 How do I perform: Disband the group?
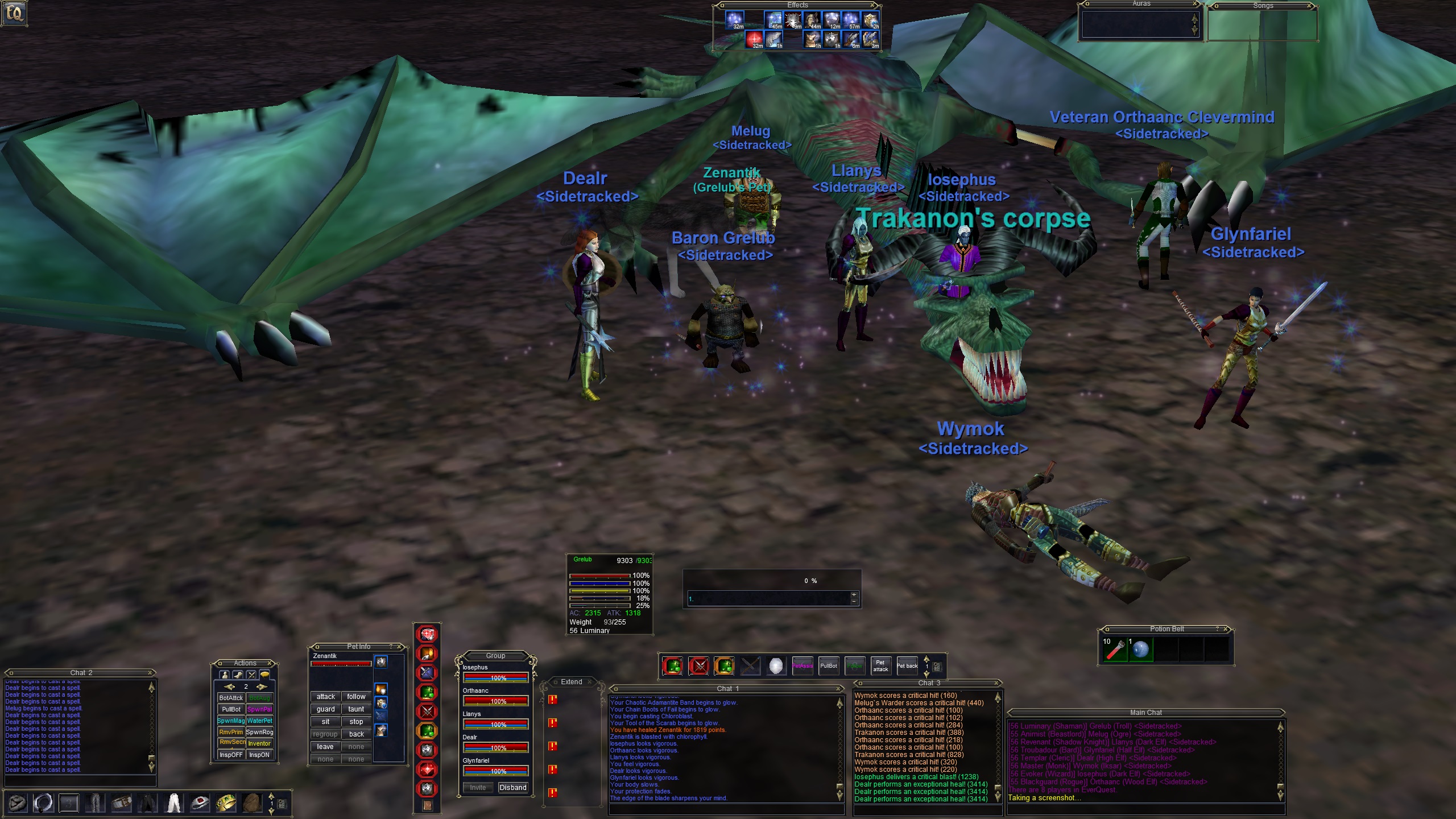[512, 788]
